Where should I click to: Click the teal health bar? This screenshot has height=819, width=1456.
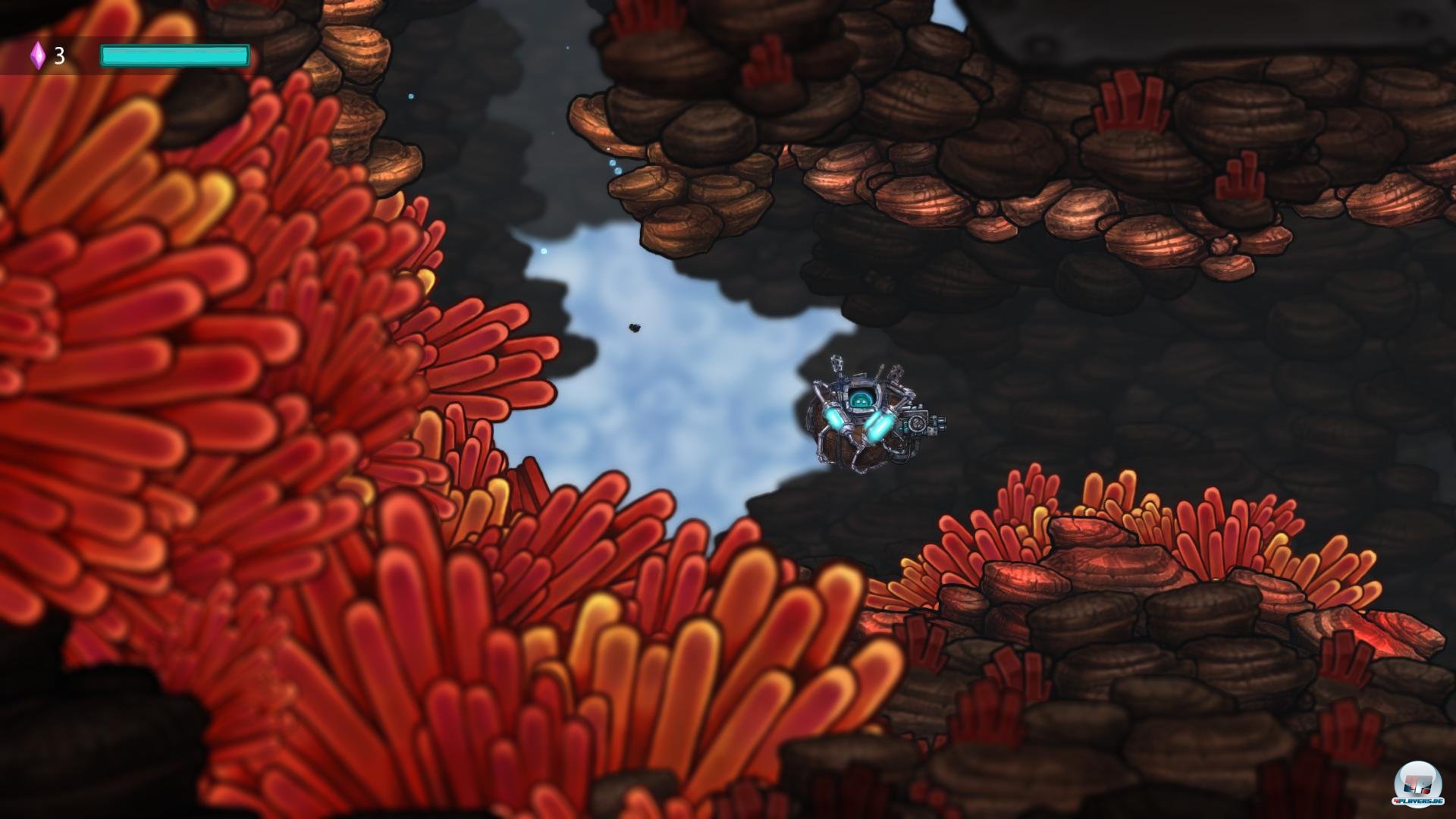(x=174, y=53)
